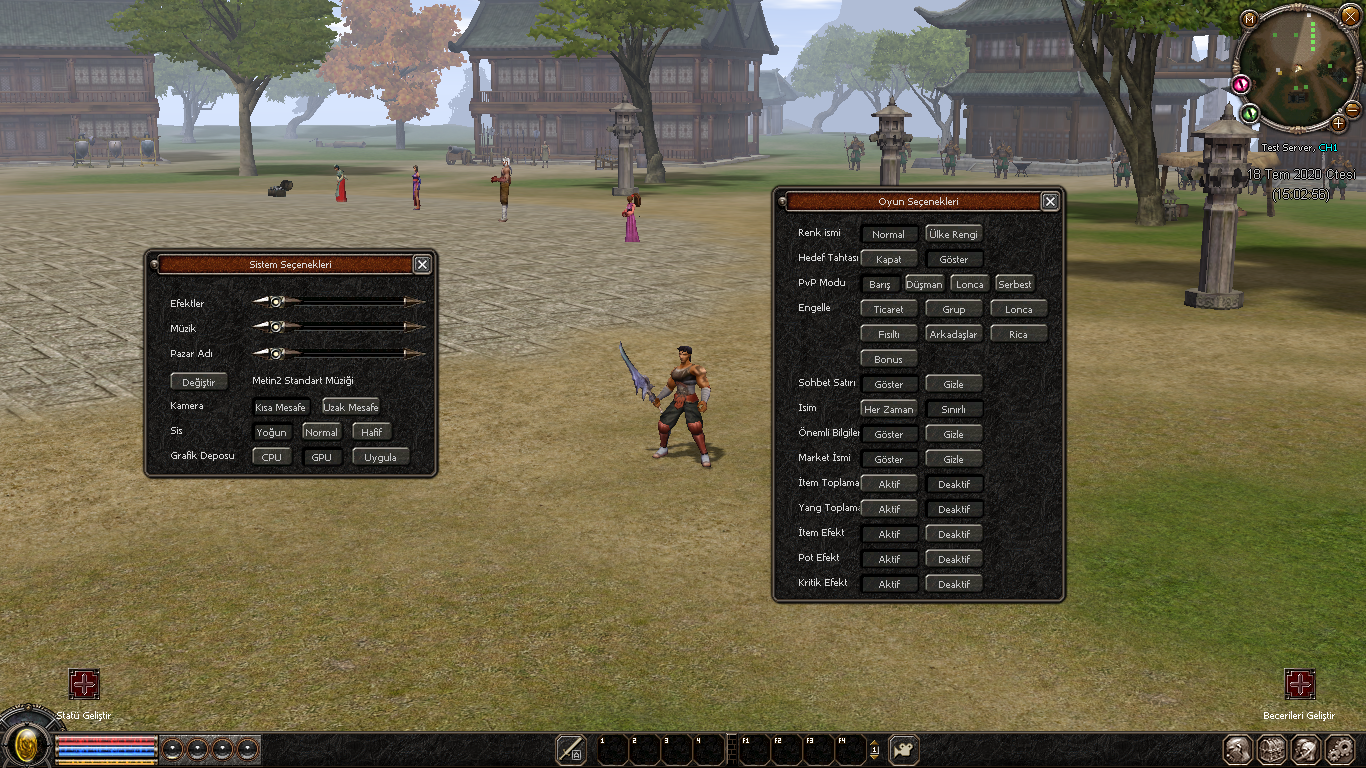Set İsim display to Sınırlı

[953, 409]
